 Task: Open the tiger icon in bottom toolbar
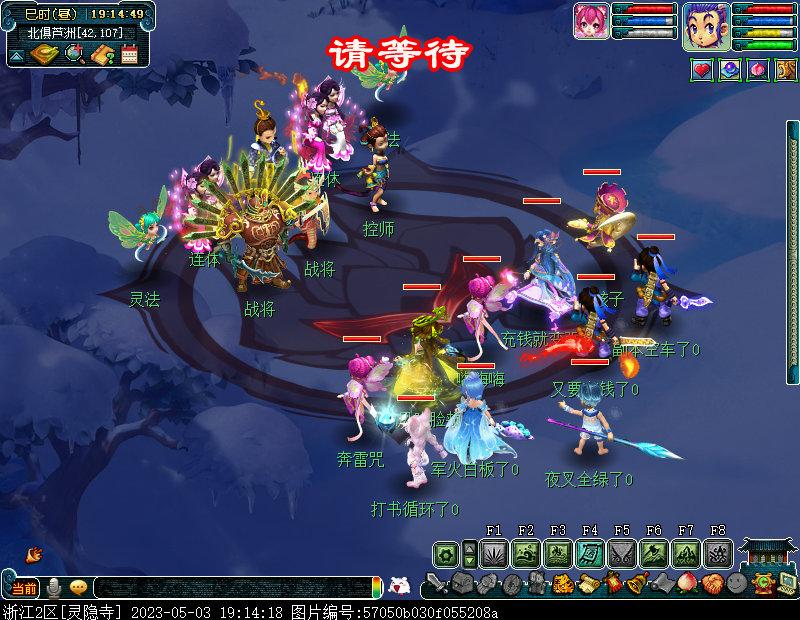tap(562, 583)
